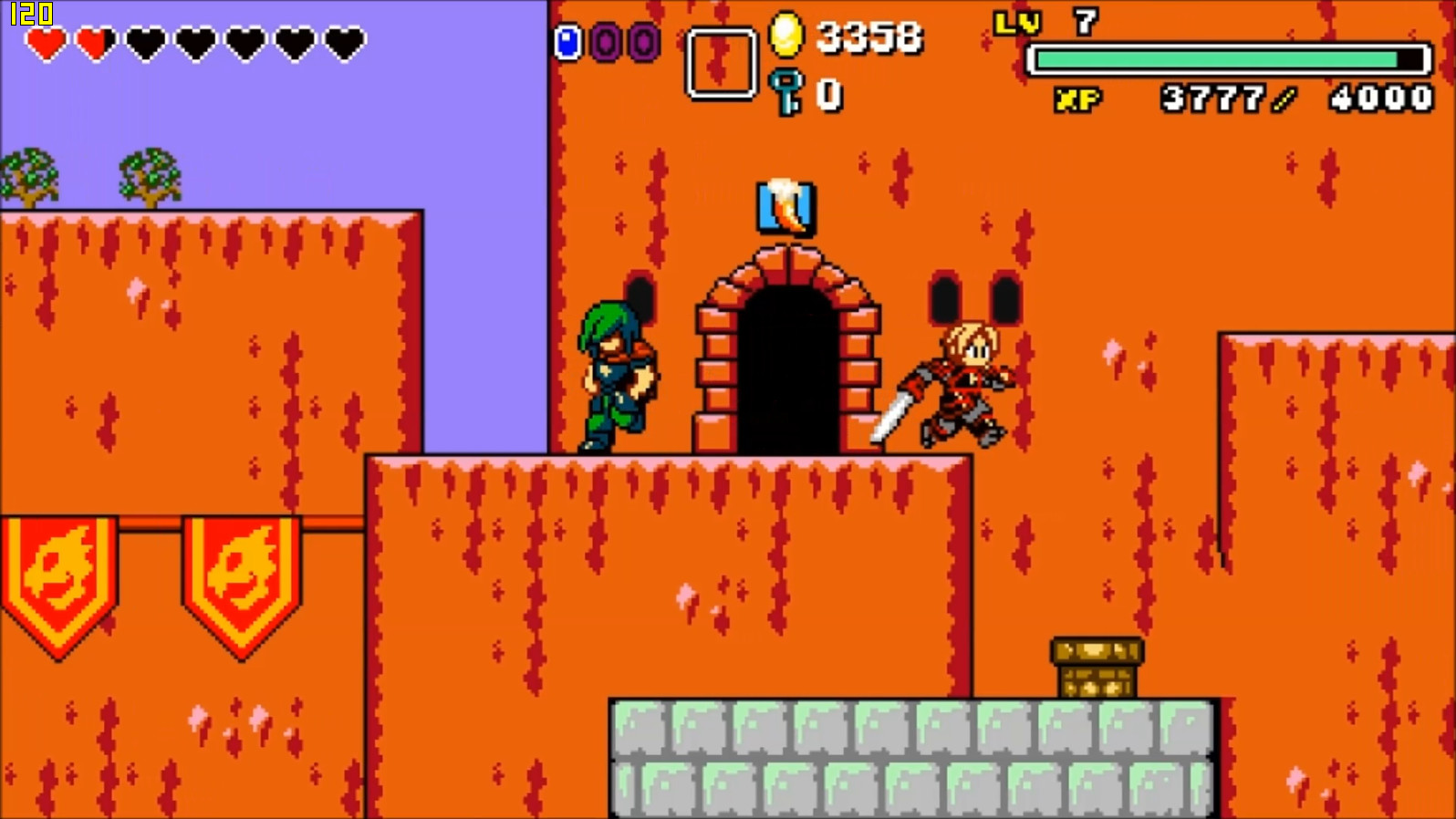
Task: Click the torch emblem above the doorway
Action: click(x=785, y=208)
